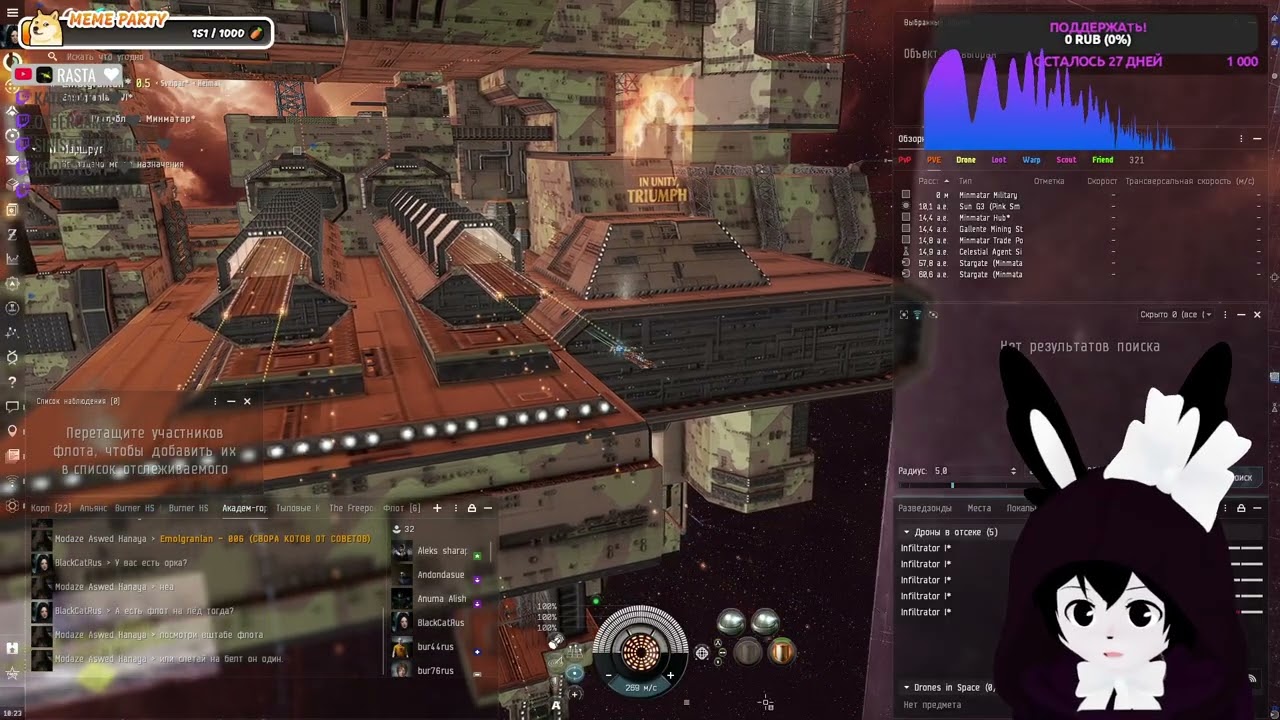Open the Разведзонды tab

tap(924, 508)
